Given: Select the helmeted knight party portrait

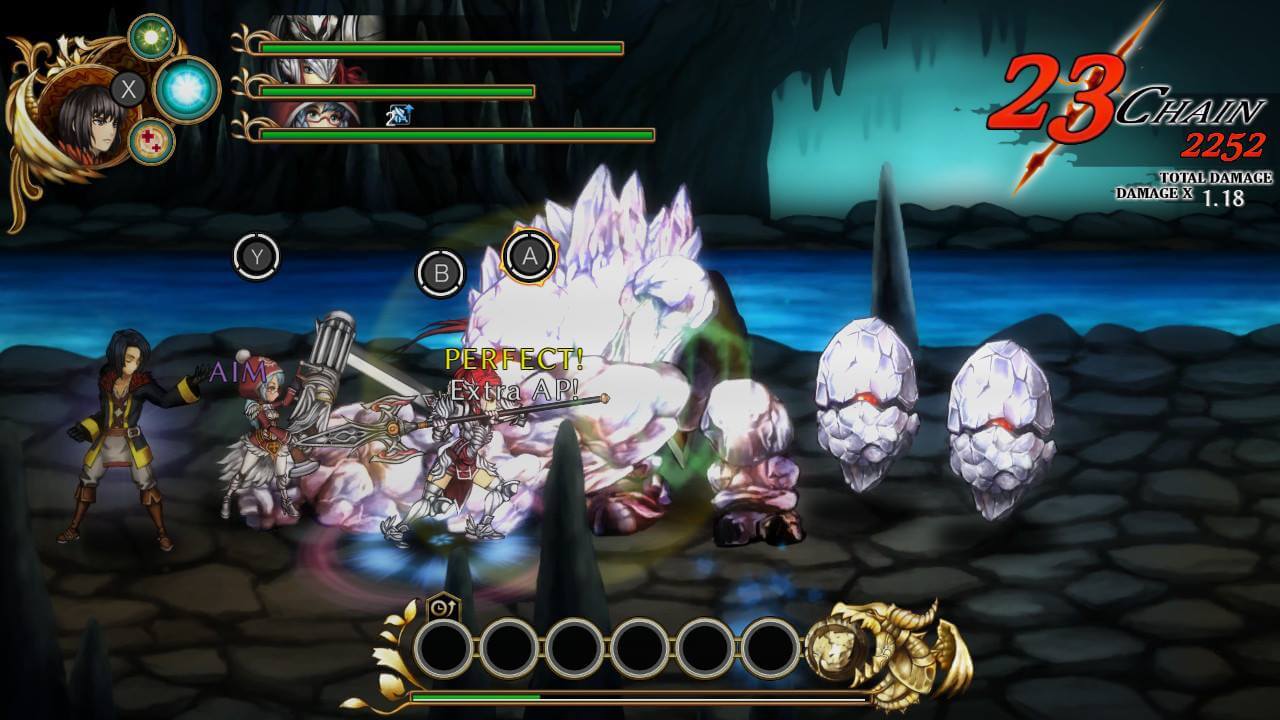Looking at the screenshot, I should coord(325,28).
